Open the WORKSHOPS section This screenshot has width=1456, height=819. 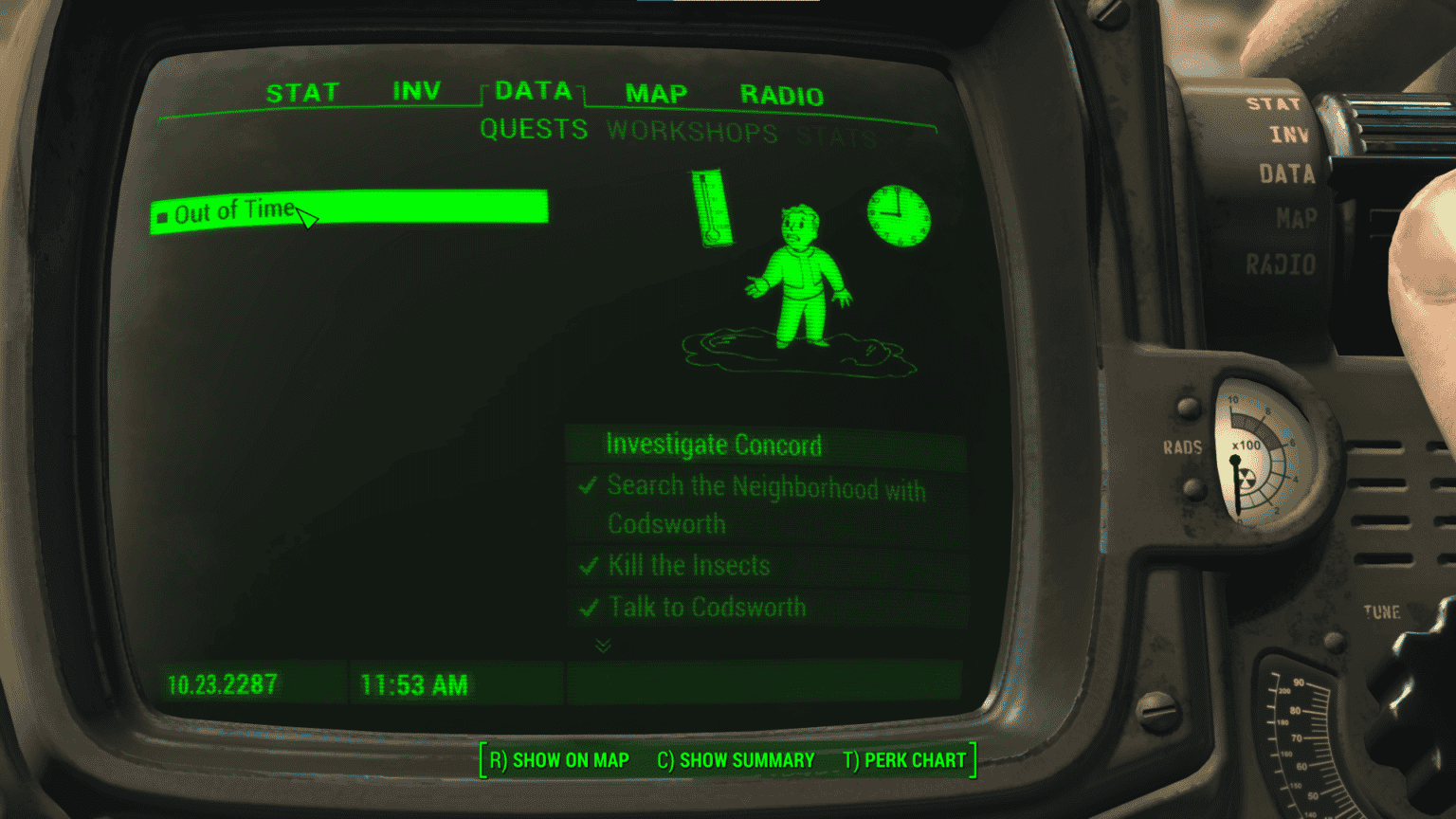(x=693, y=132)
